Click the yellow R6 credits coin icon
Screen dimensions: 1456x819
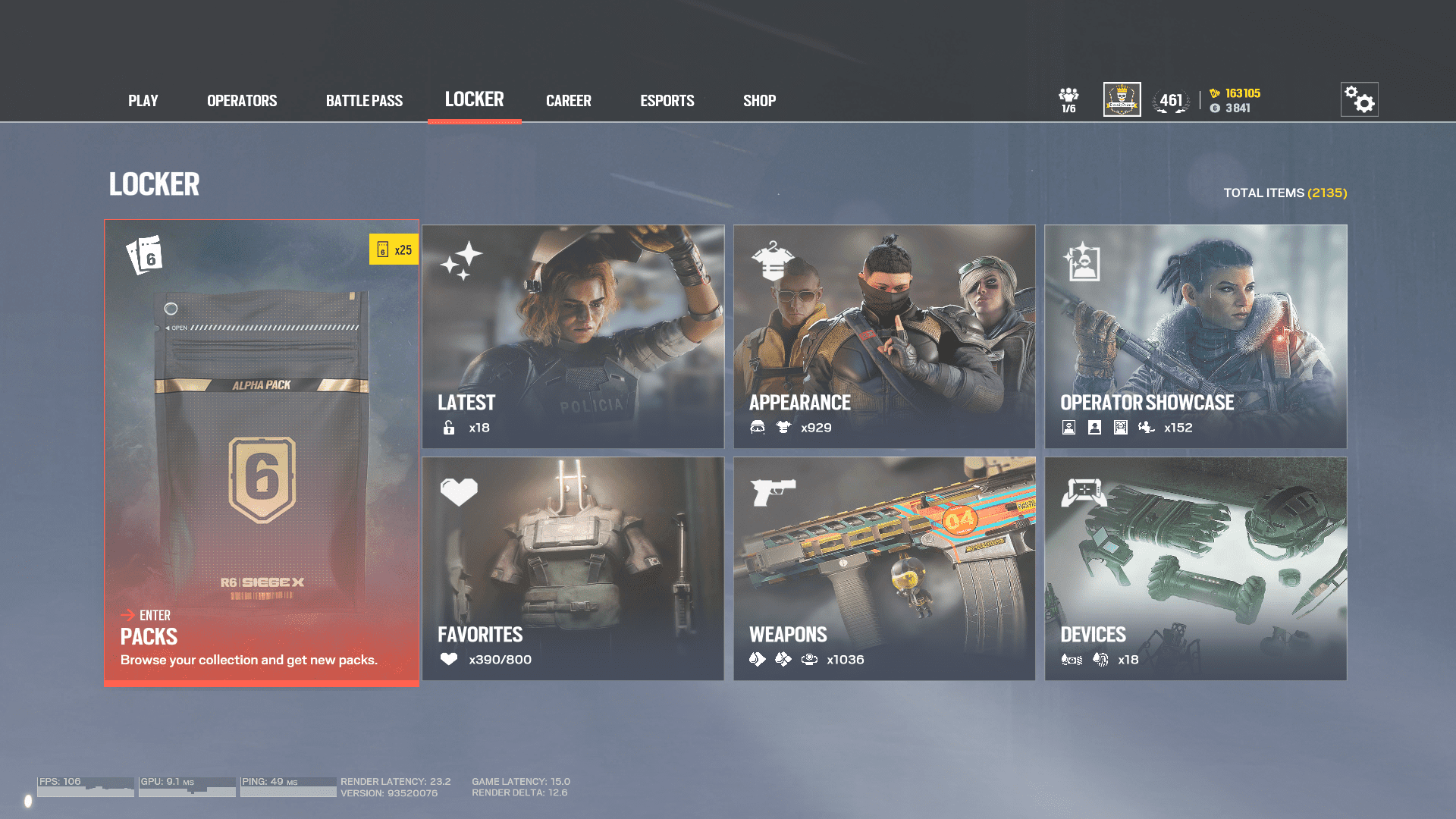(1215, 93)
